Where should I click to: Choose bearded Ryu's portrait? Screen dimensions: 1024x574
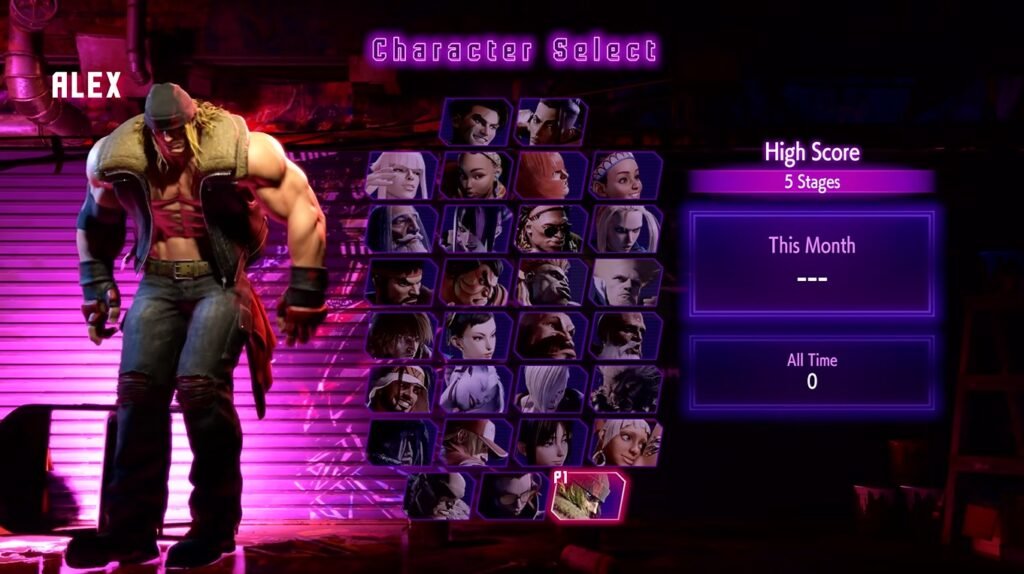pyautogui.click(x=402, y=283)
